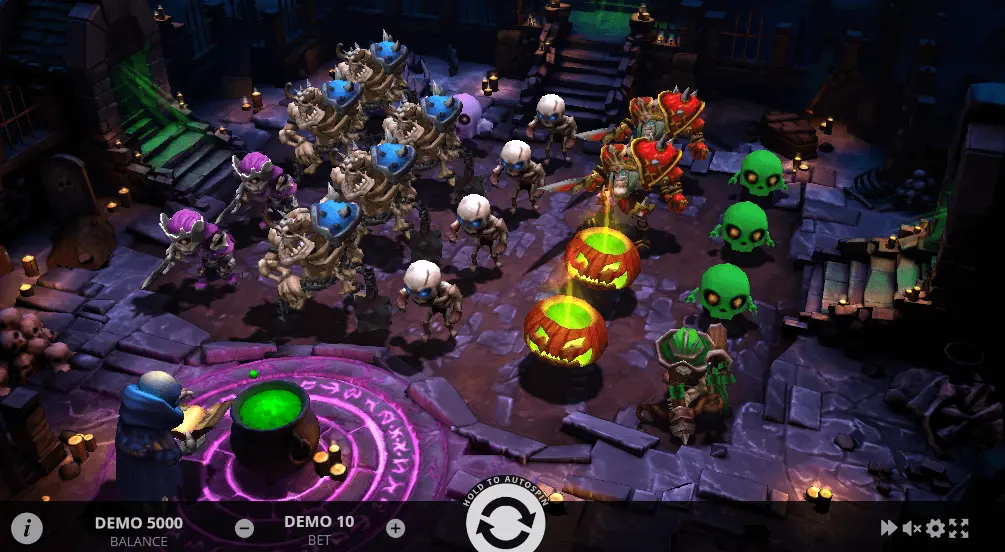Switch to fullscreen mode

[x=958, y=528]
